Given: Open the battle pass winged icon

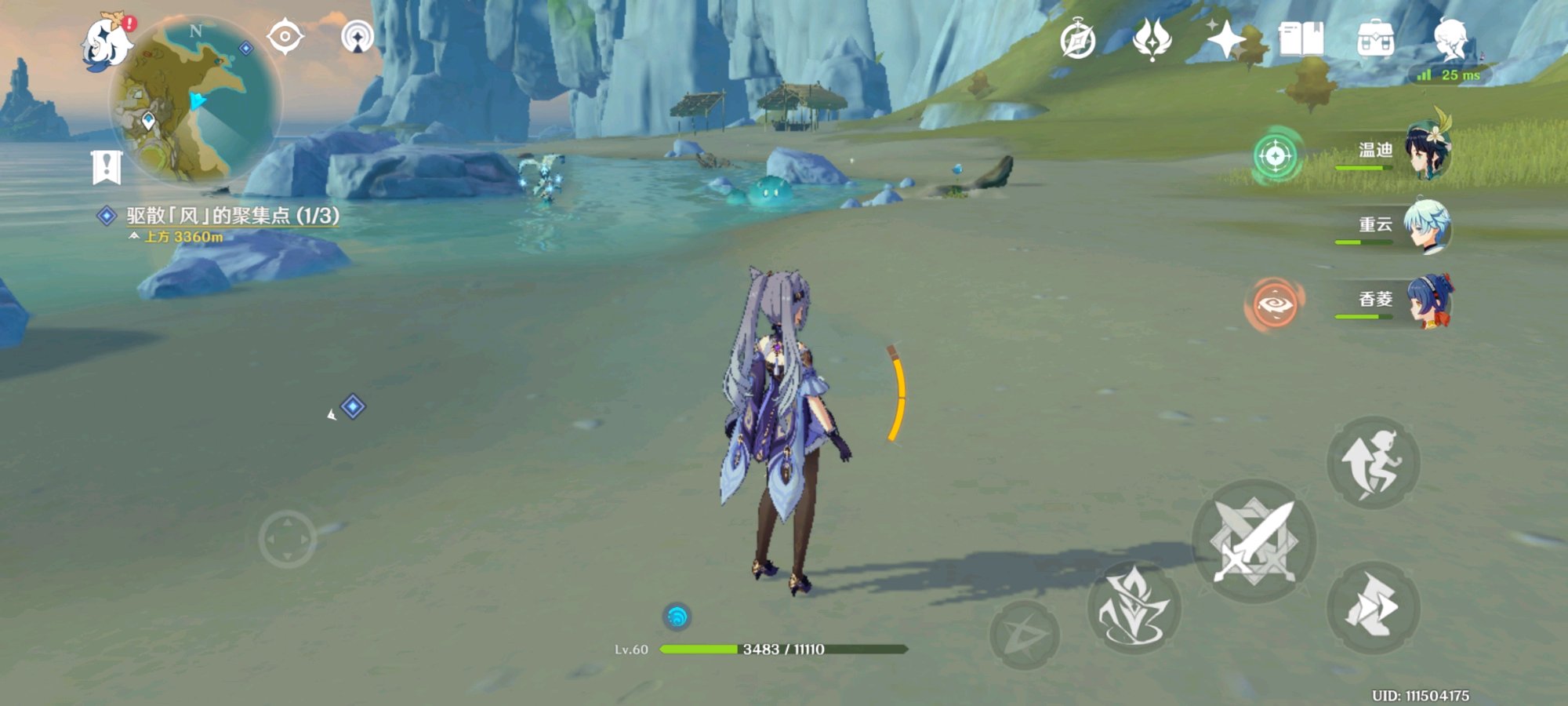Looking at the screenshot, I should (1152, 39).
